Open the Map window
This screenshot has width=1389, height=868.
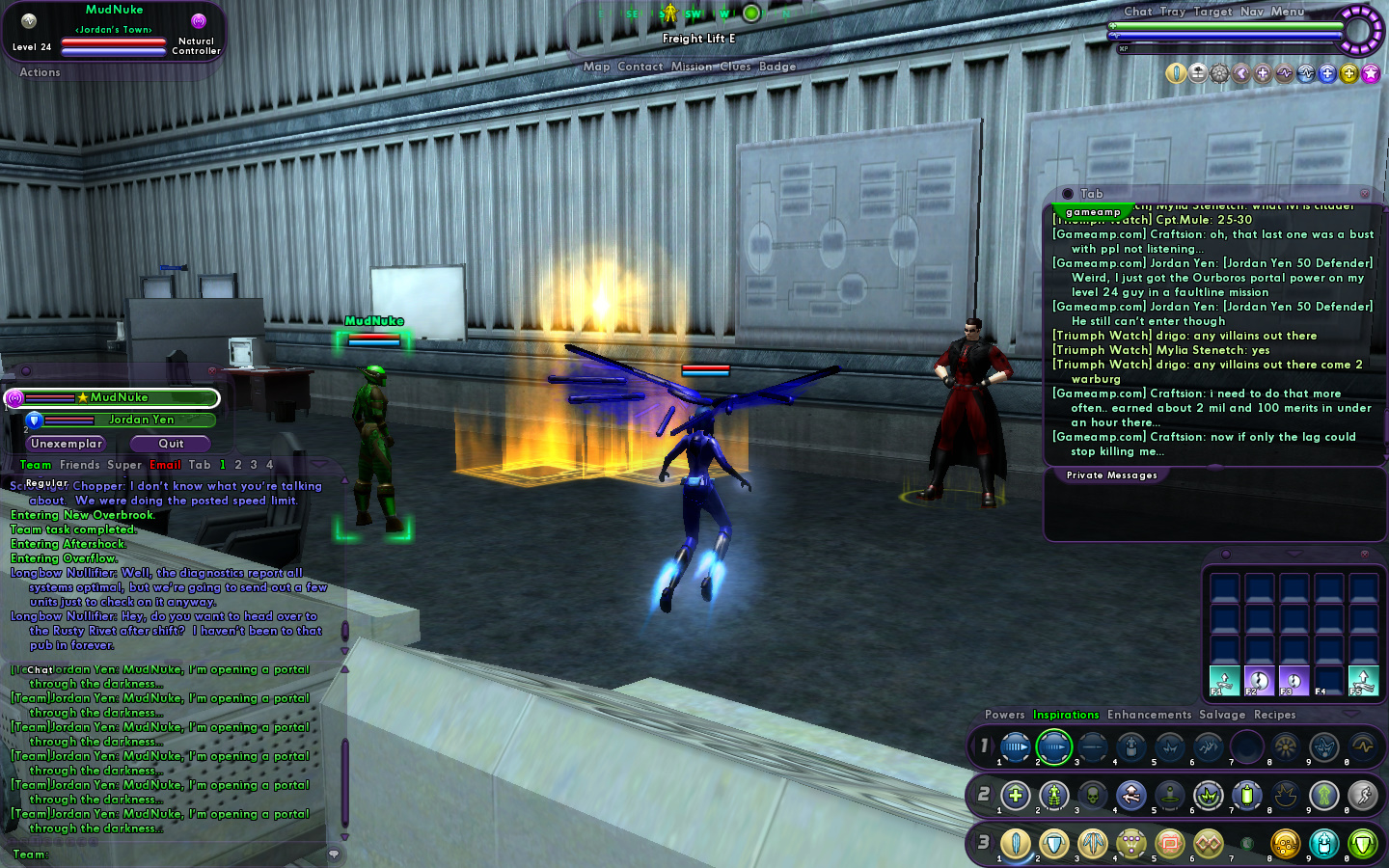(597, 67)
